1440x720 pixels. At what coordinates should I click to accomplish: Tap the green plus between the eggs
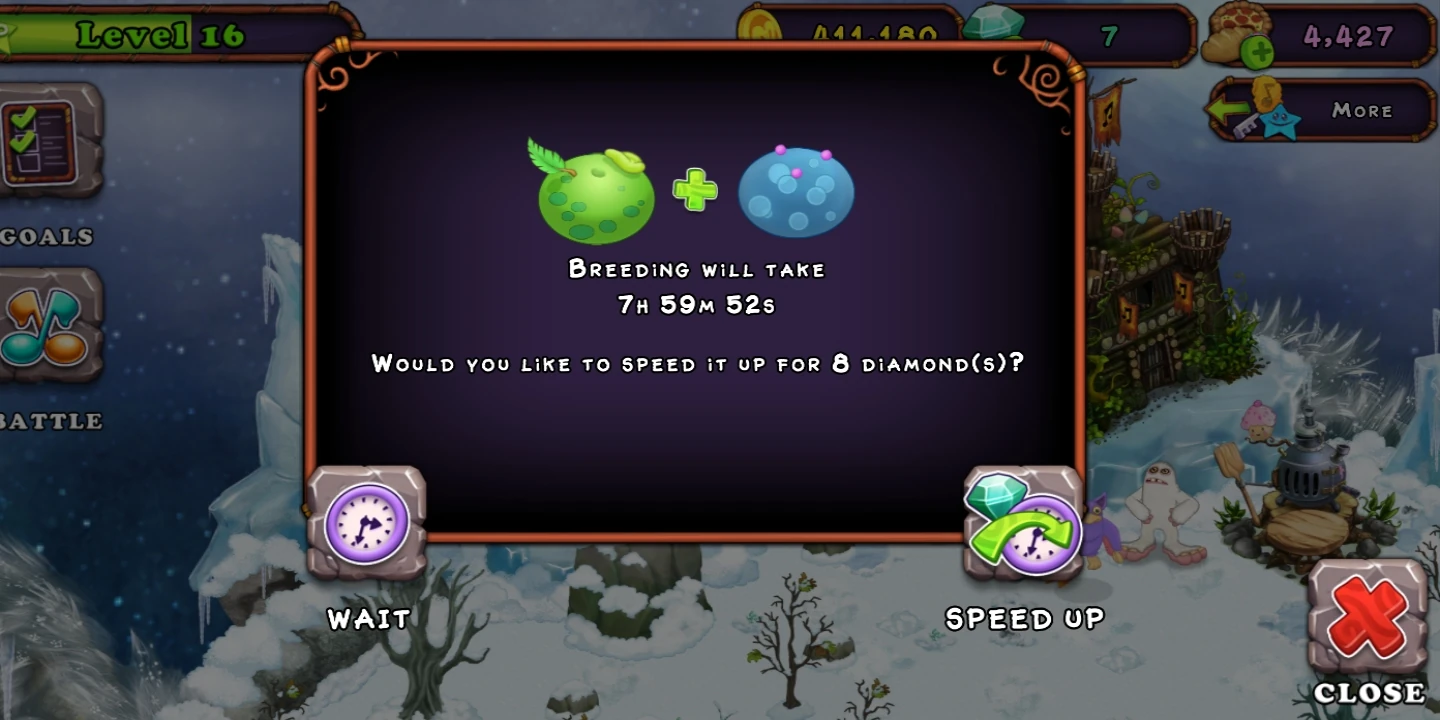tap(696, 187)
